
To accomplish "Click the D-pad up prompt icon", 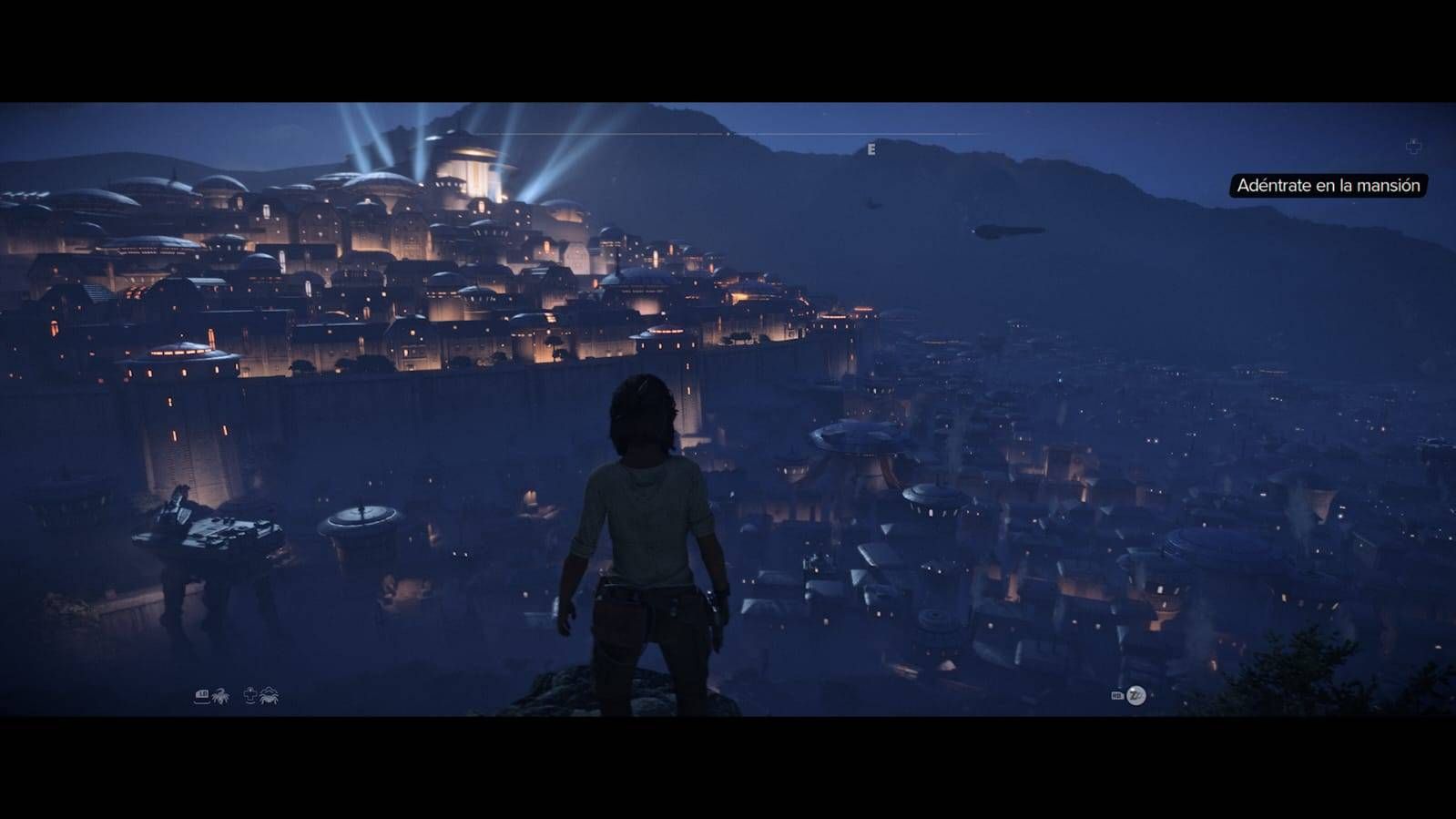I will [x=250, y=694].
